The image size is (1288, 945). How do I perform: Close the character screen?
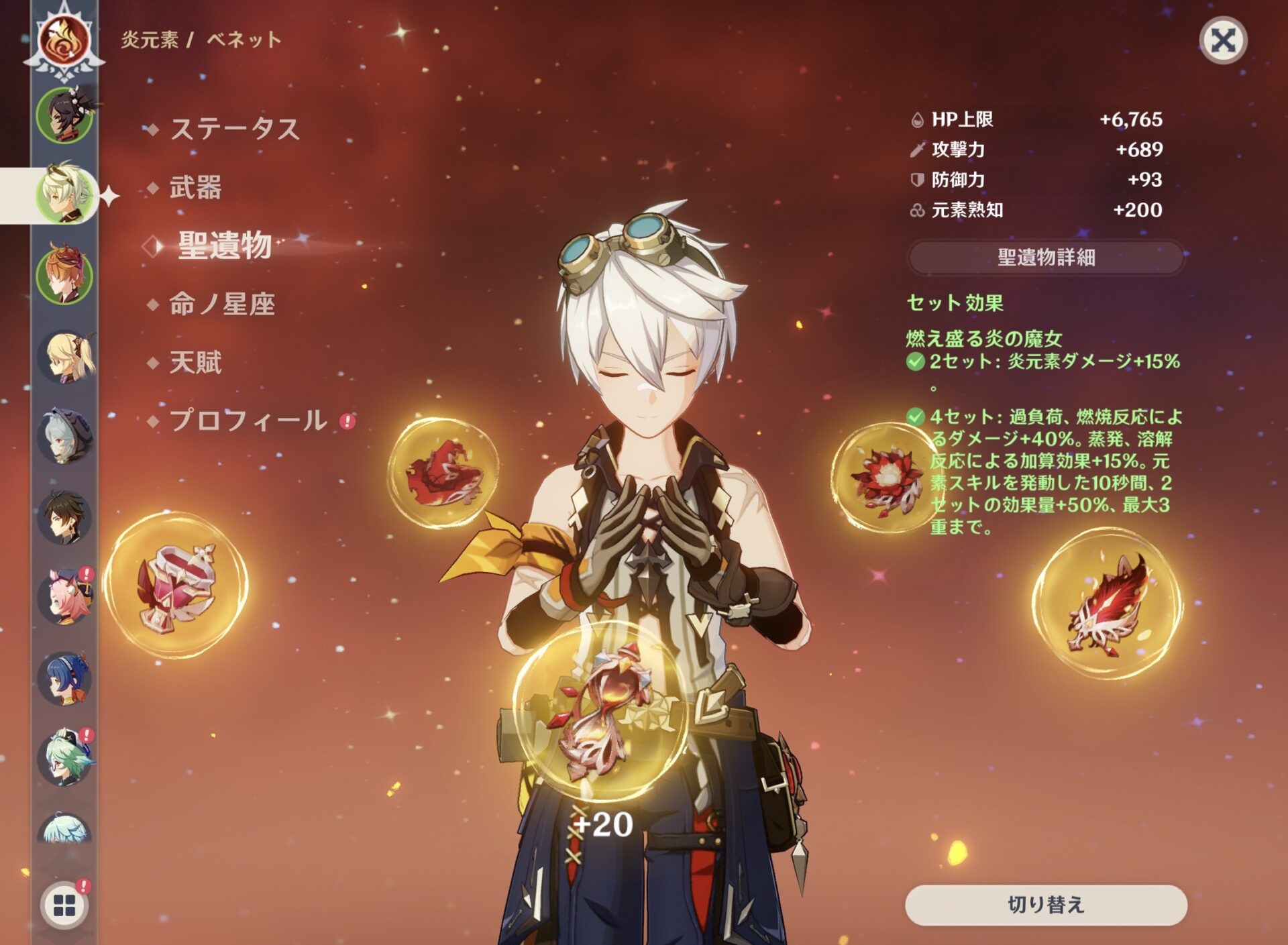1222,40
